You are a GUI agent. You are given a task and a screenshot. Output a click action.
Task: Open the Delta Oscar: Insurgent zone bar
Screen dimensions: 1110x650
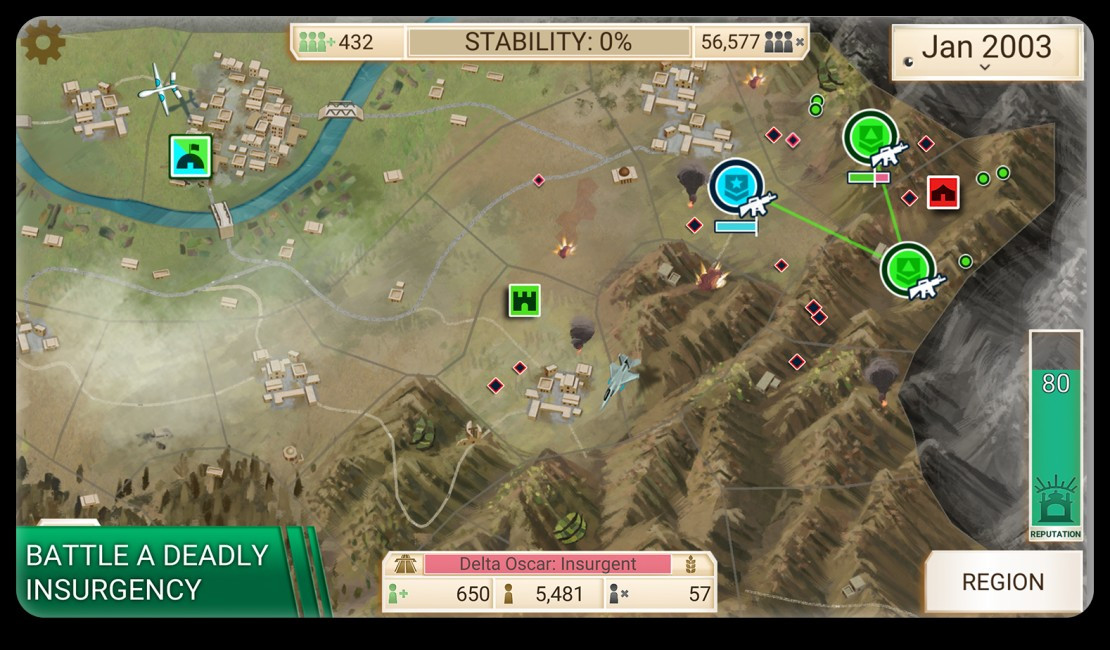[x=547, y=564]
